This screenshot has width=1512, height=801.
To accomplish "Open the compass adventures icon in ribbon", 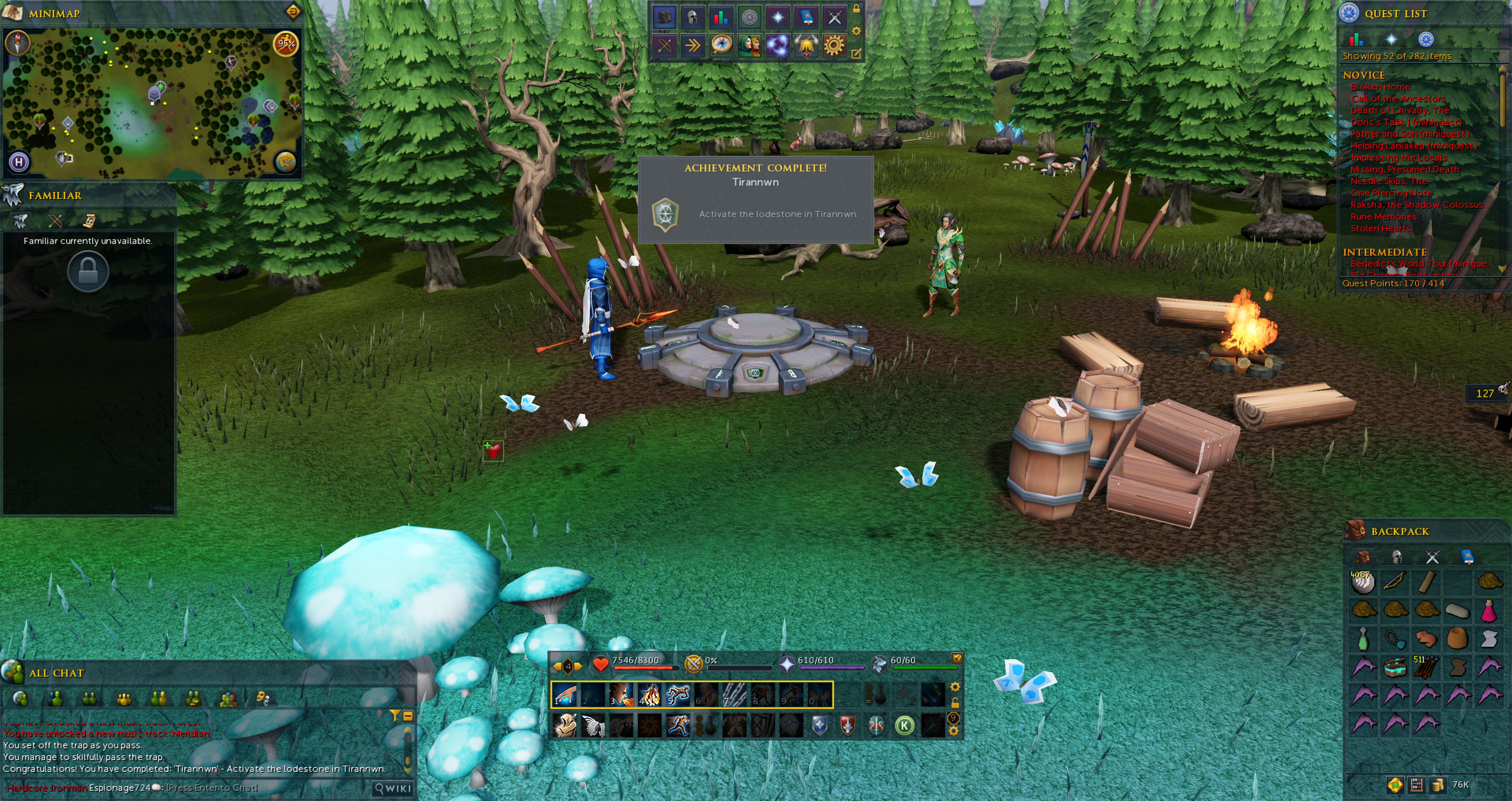I will [721, 45].
